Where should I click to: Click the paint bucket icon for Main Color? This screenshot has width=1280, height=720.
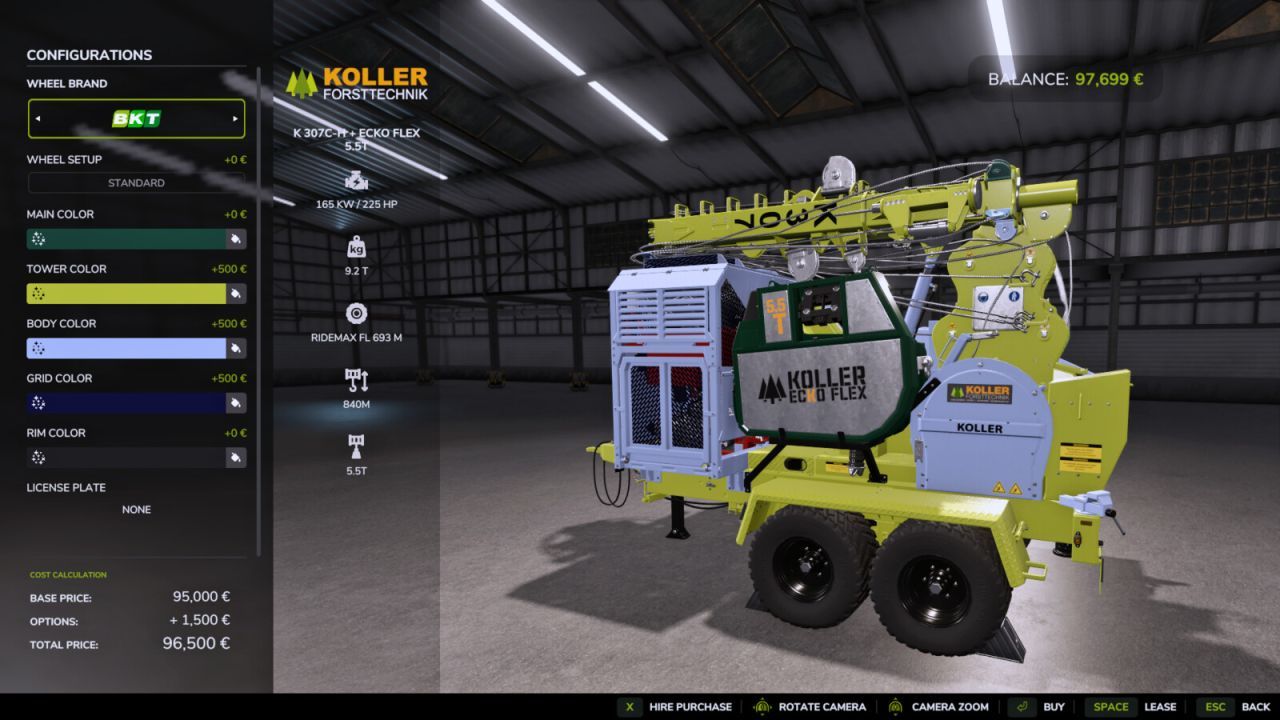(x=237, y=239)
